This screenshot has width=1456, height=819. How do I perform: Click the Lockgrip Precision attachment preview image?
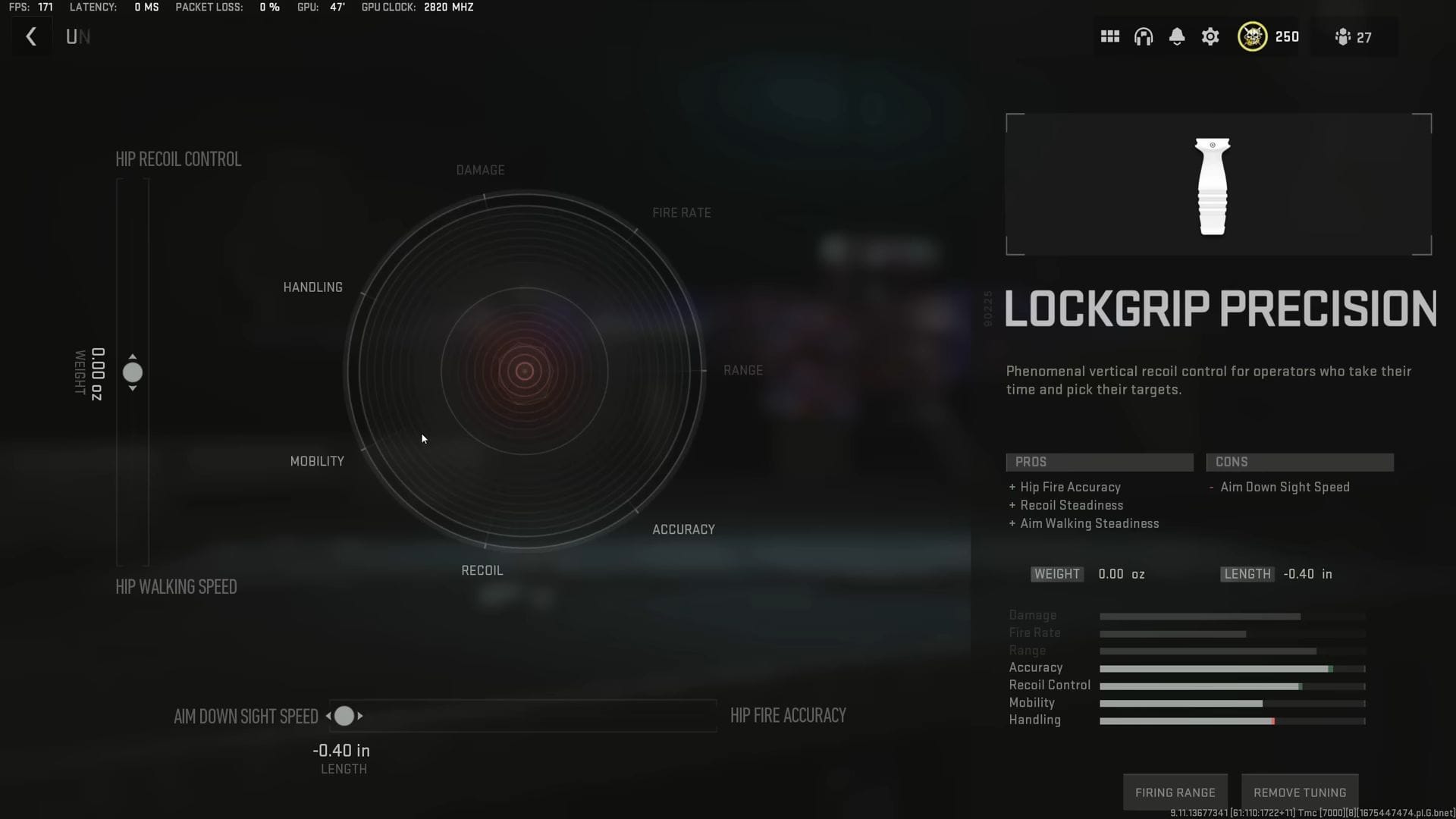click(1215, 184)
